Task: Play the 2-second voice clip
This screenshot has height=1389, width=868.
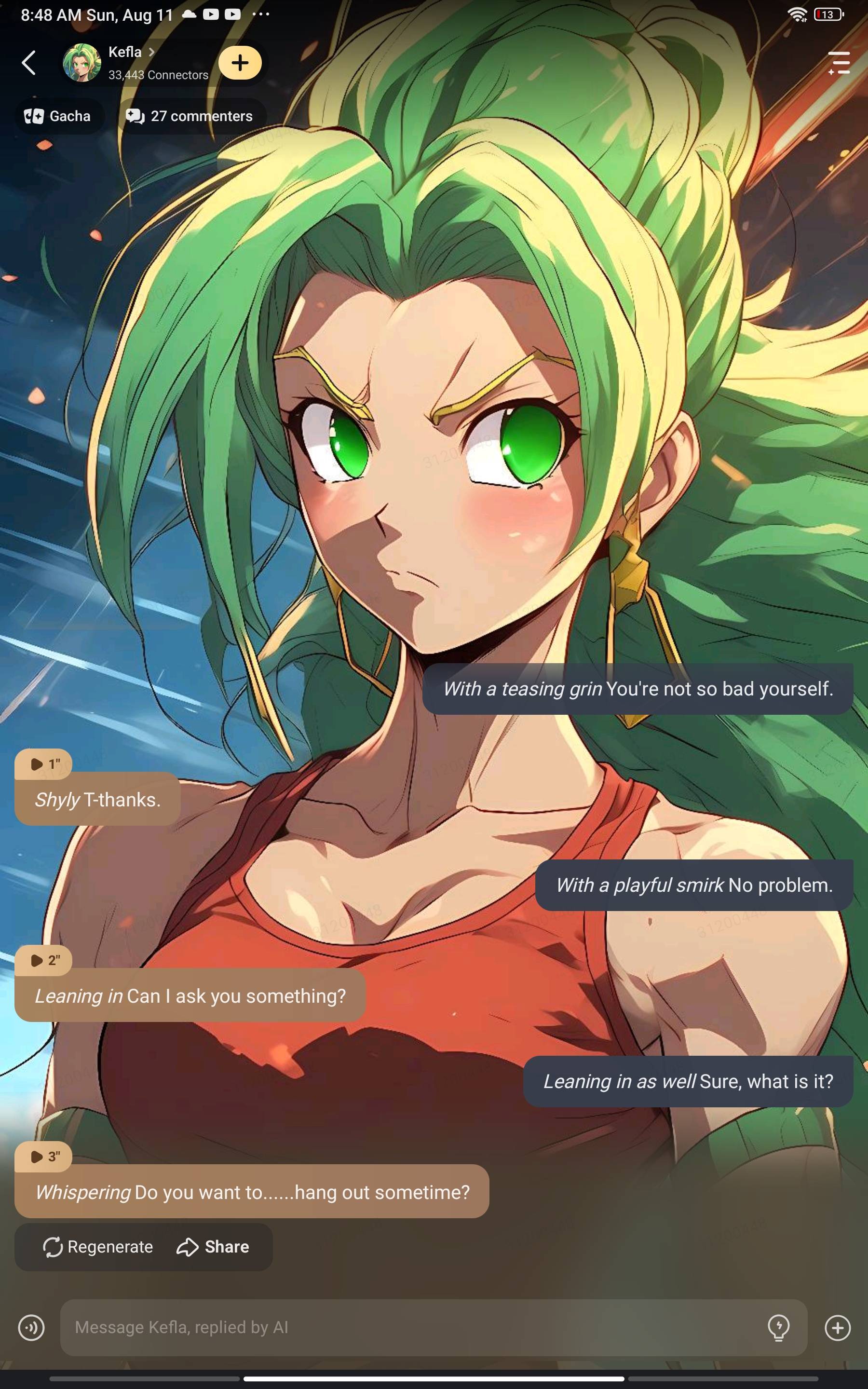Action: point(43,960)
